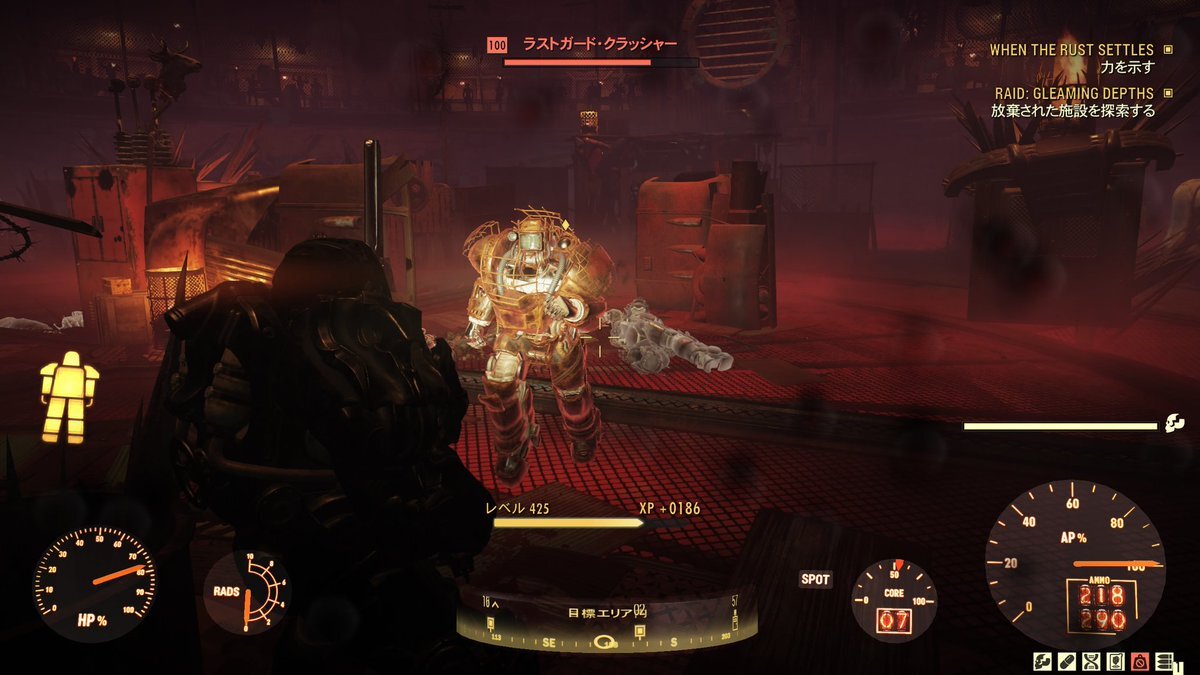
Task: Click the pill capsule status effect icon
Action: point(1066,661)
